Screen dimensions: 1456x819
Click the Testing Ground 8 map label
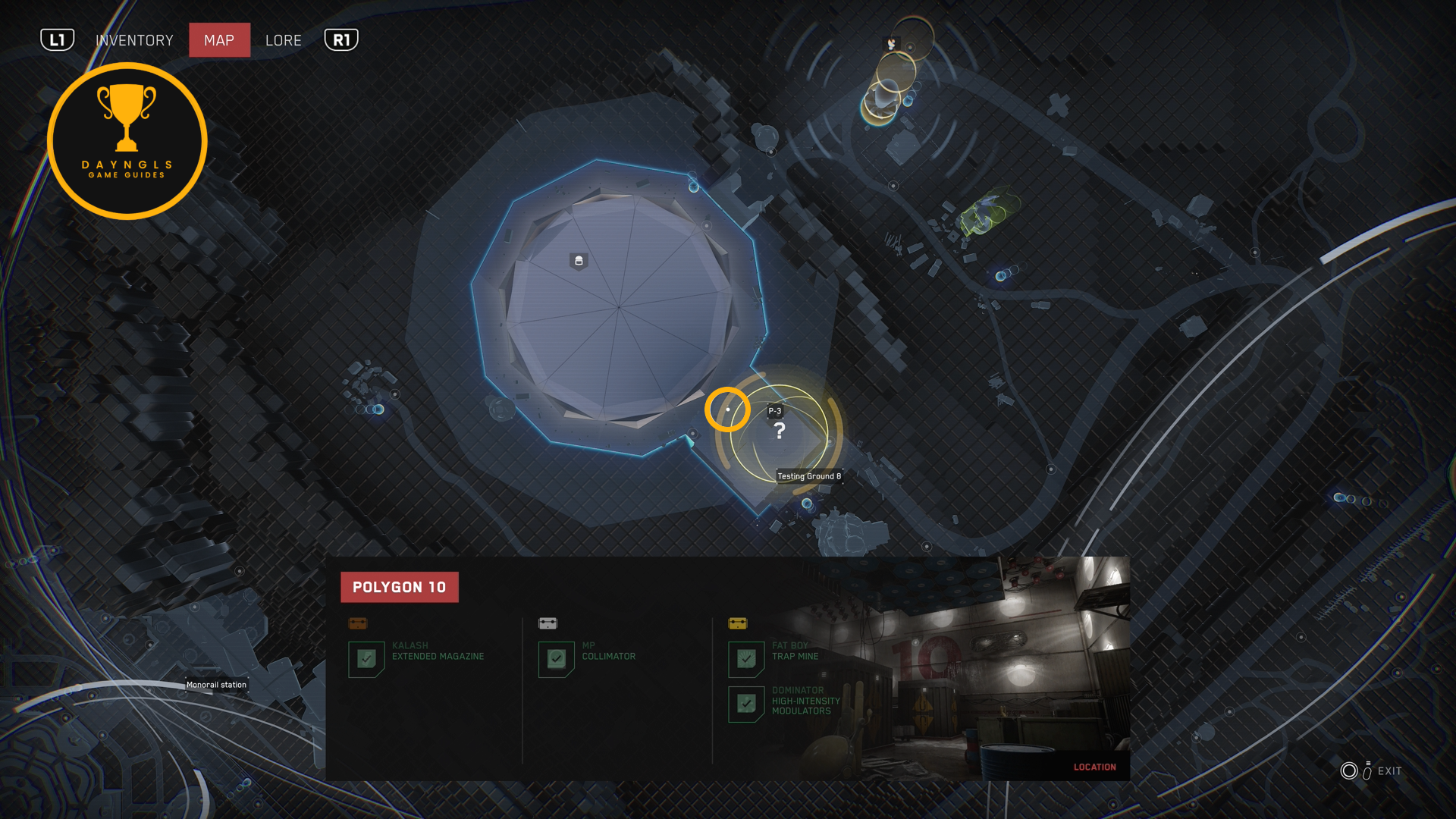coord(809,476)
